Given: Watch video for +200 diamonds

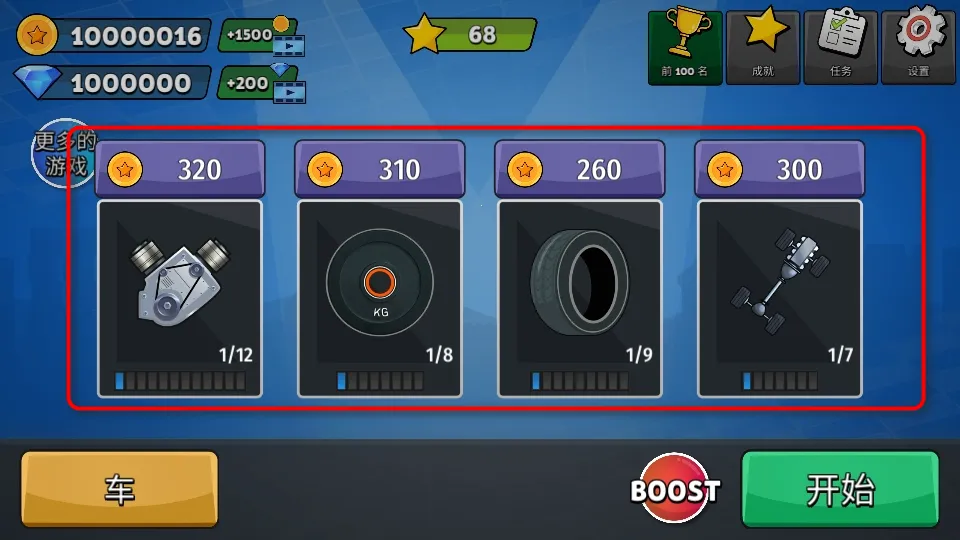Looking at the screenshot, I should [x=262, y=83].
